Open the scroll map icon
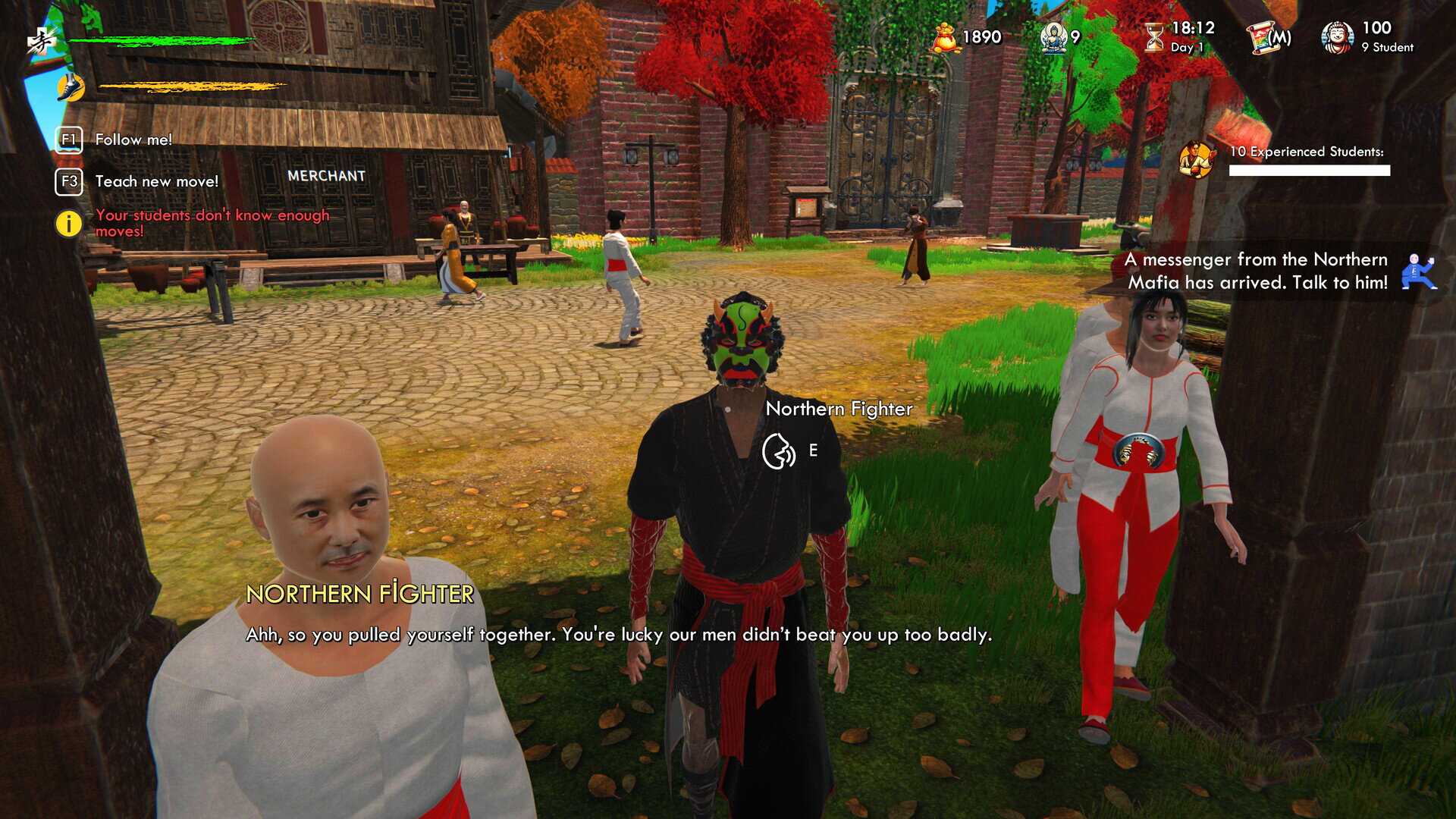The width and height of the screenshot is (1456, 819). [x=1268, y=37]
